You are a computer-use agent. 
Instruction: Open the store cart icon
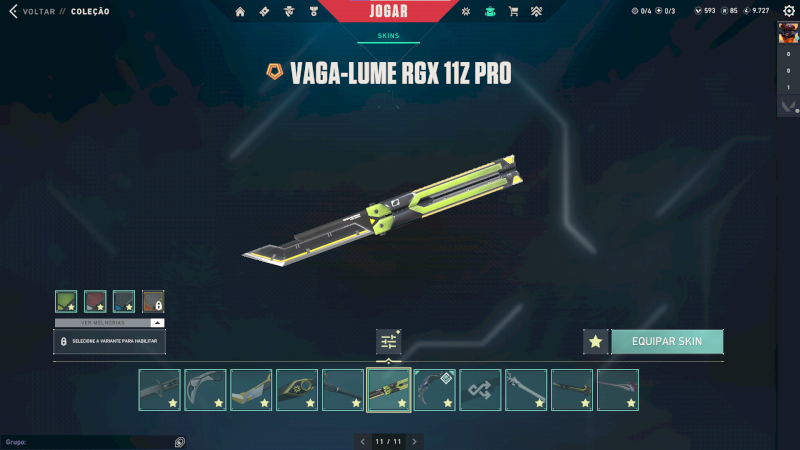click(x=513, y=12)
